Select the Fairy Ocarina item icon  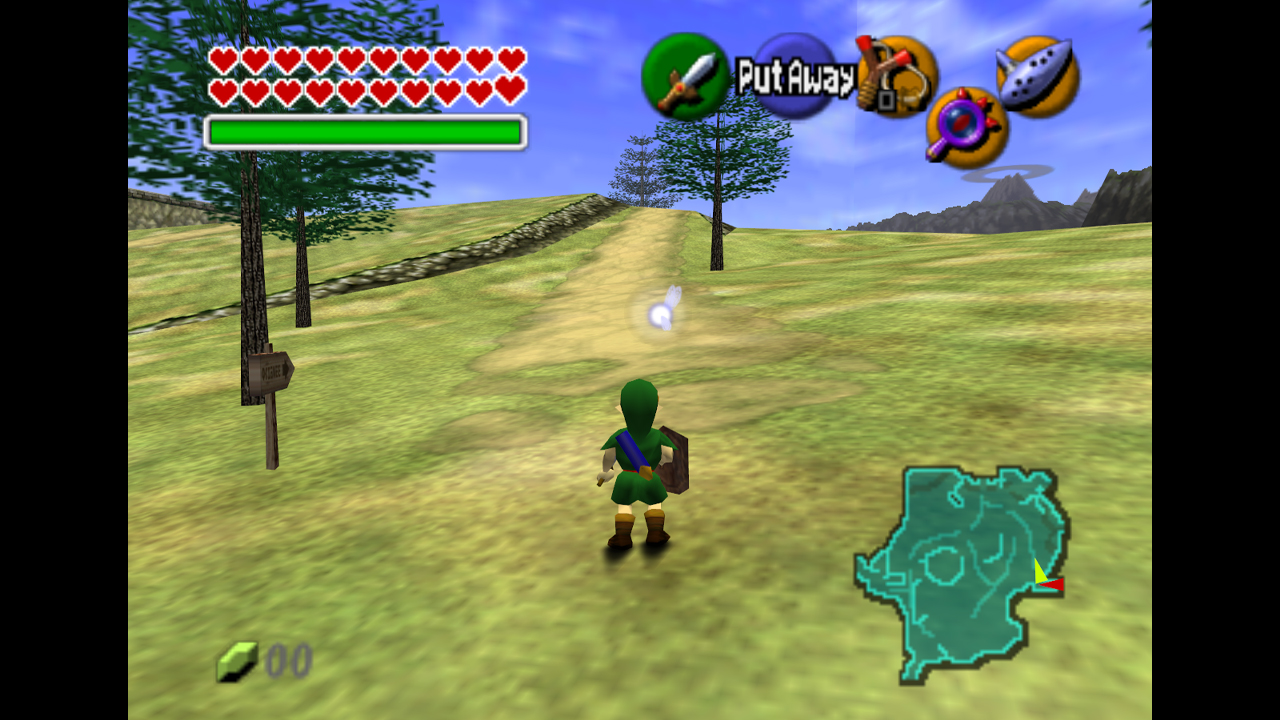click(1037, 76)
